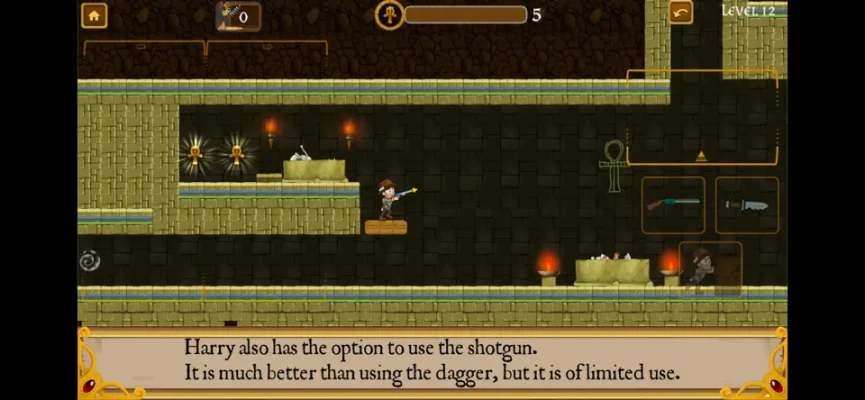Go to the home menu
The image size is (865, 400).
click(94, 15)
